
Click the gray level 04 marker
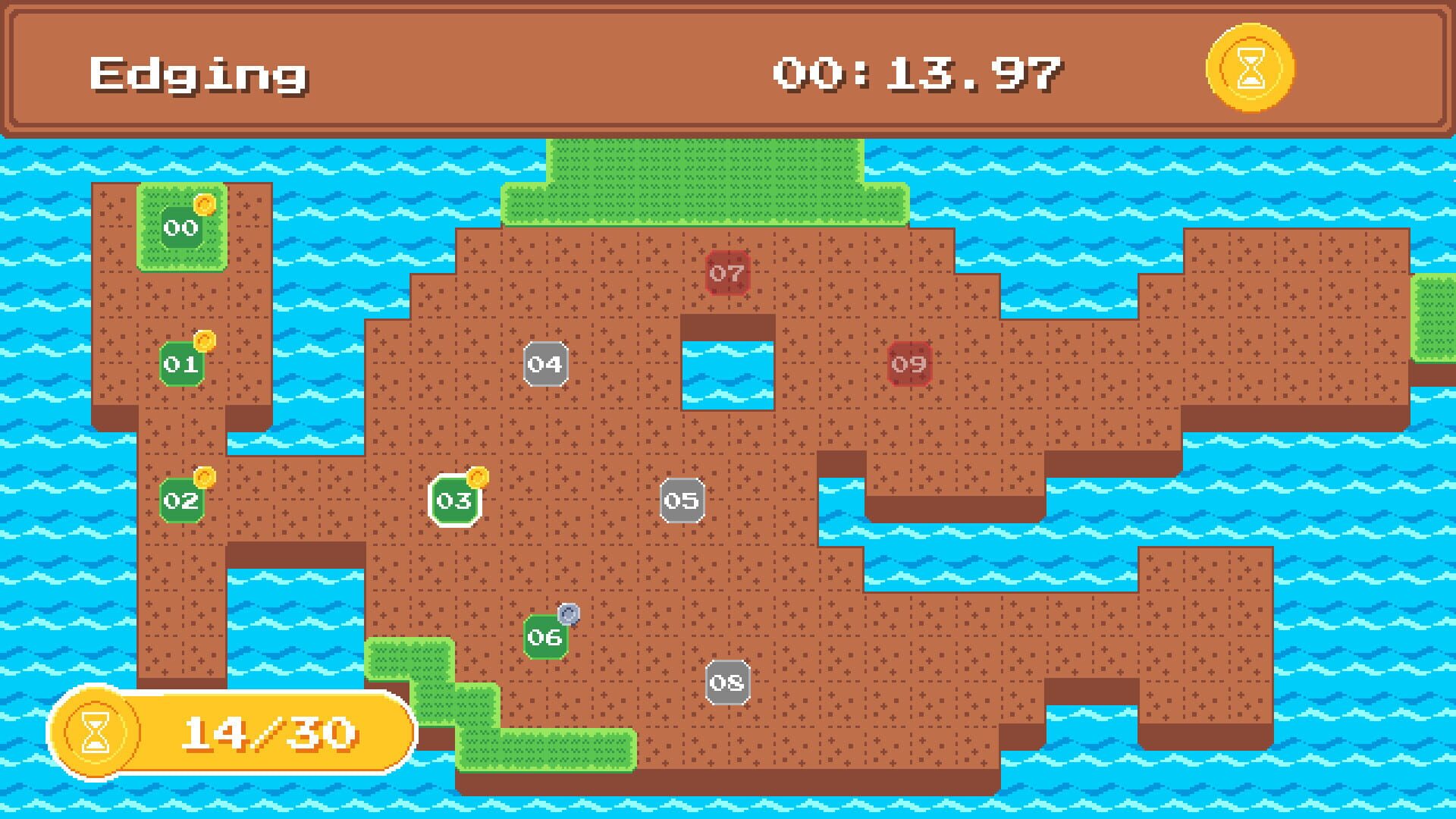545,365
